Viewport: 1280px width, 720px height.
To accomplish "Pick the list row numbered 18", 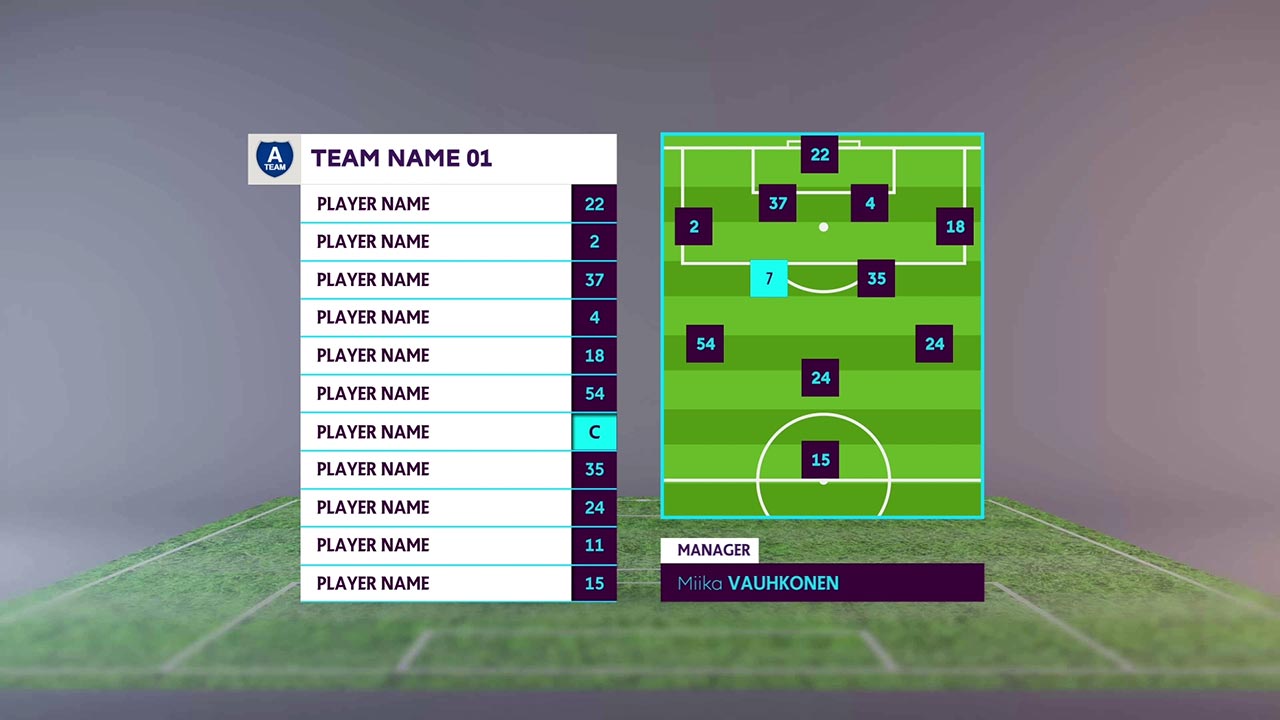I will click(458, 355).
